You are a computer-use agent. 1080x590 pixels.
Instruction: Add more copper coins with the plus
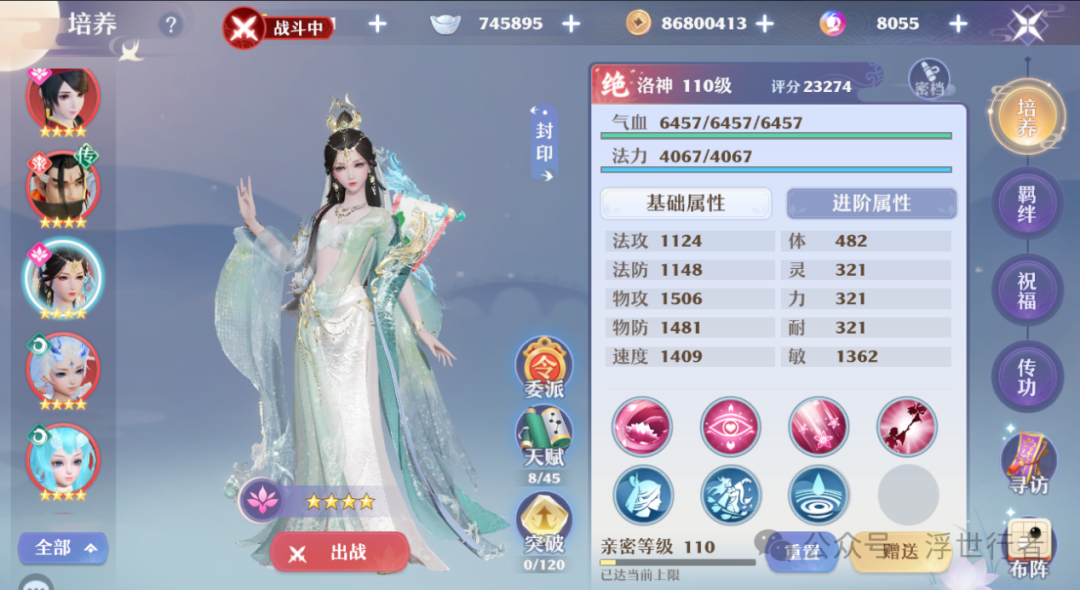(x=765, y=23)
